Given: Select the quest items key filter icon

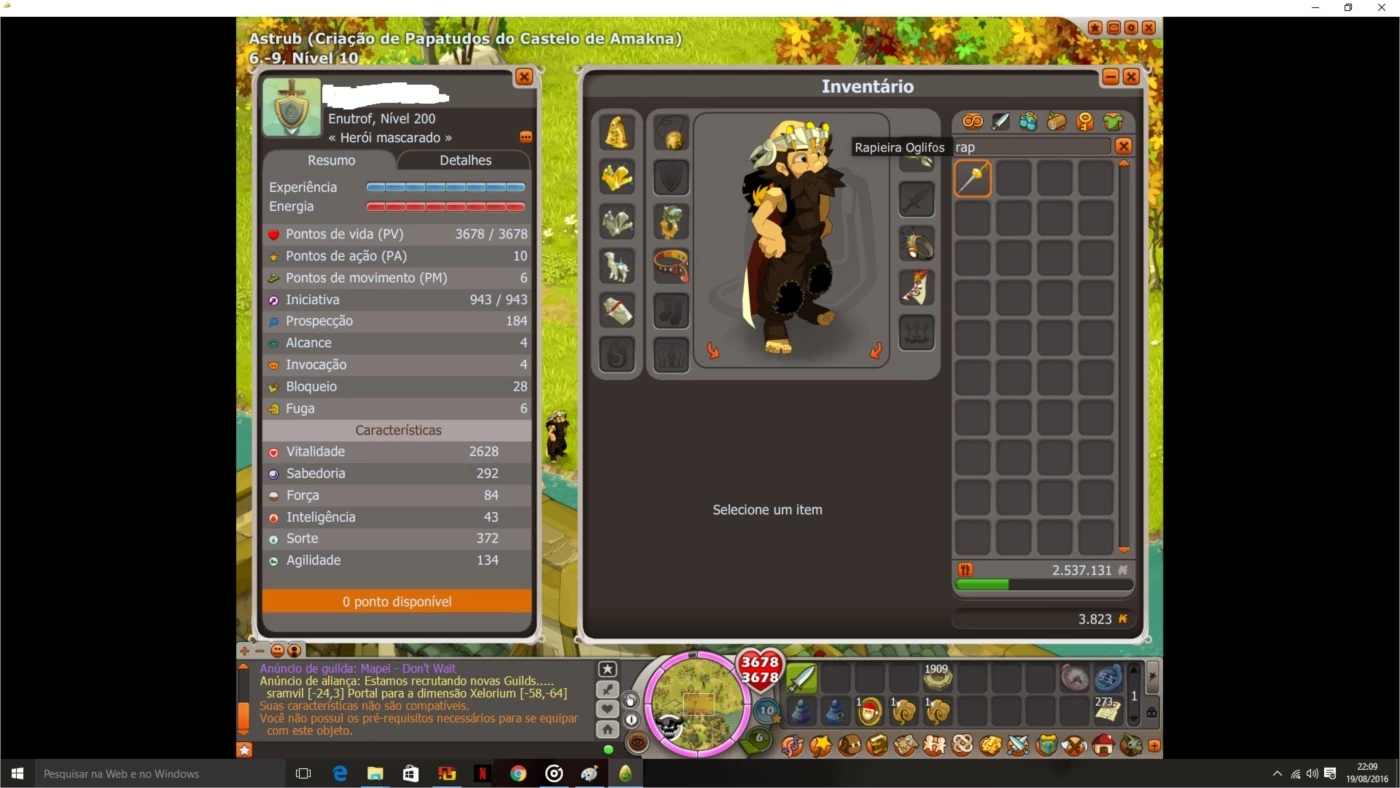Looking at the screenshot, I should (1085, 121).
